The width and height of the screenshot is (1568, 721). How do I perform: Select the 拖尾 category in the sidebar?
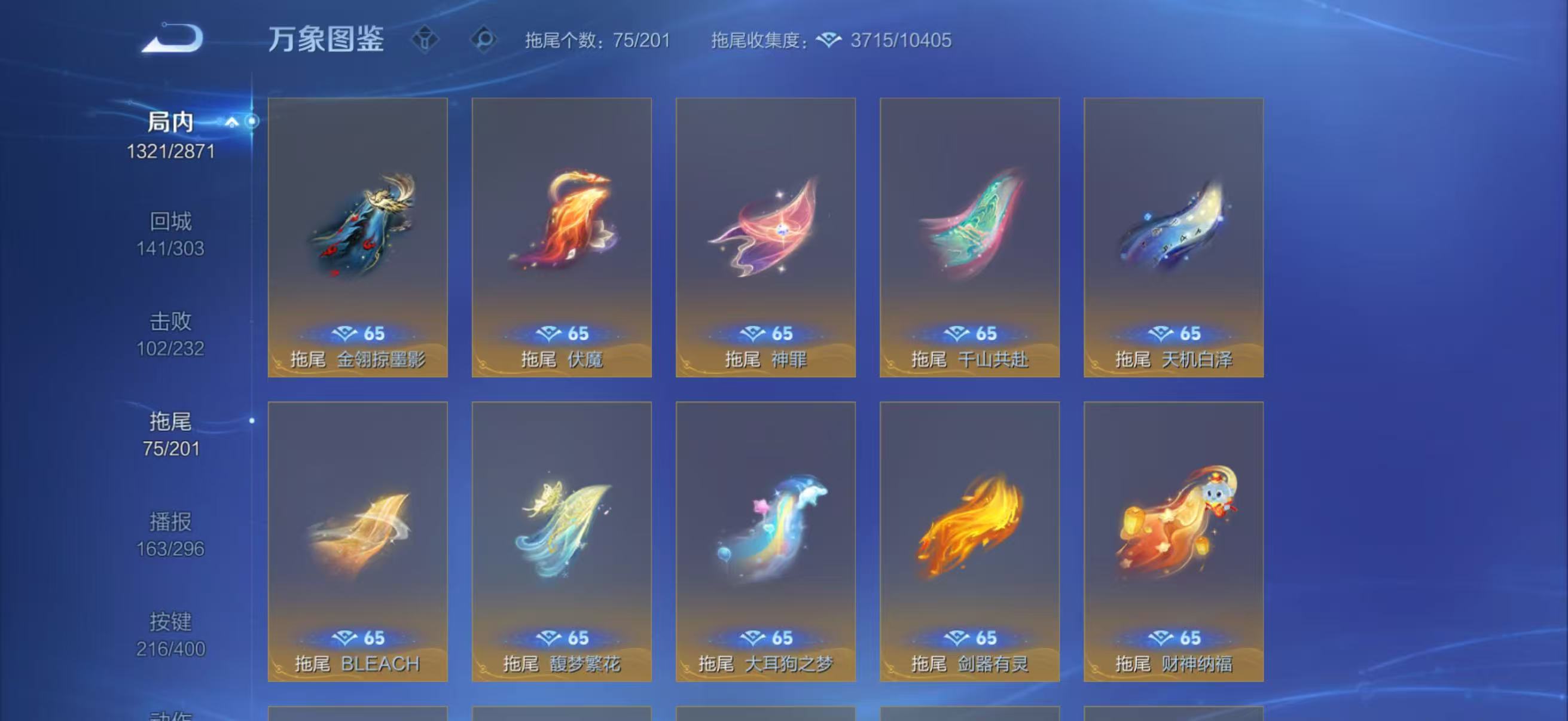click(169, 436)
